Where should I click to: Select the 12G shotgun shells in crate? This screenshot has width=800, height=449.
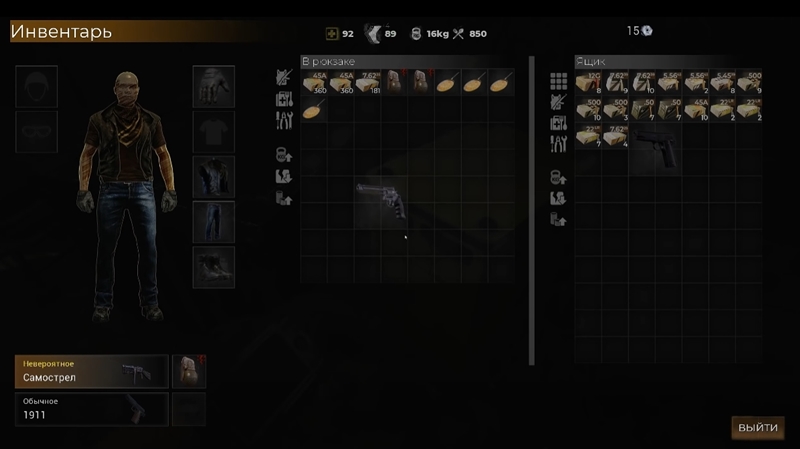(587, 82)
